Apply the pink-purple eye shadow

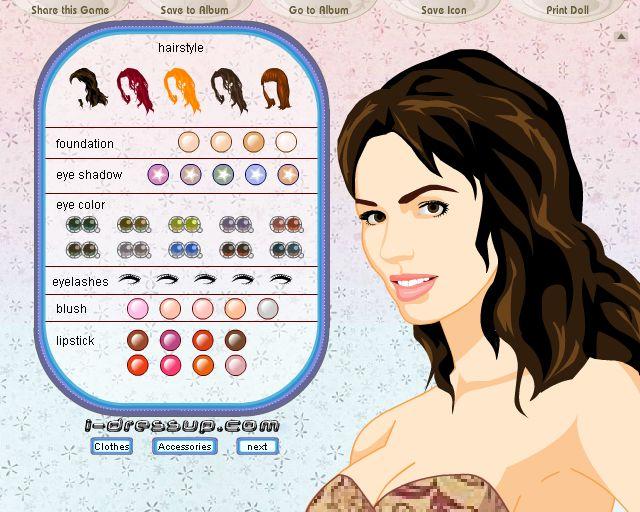click(158, 174)
